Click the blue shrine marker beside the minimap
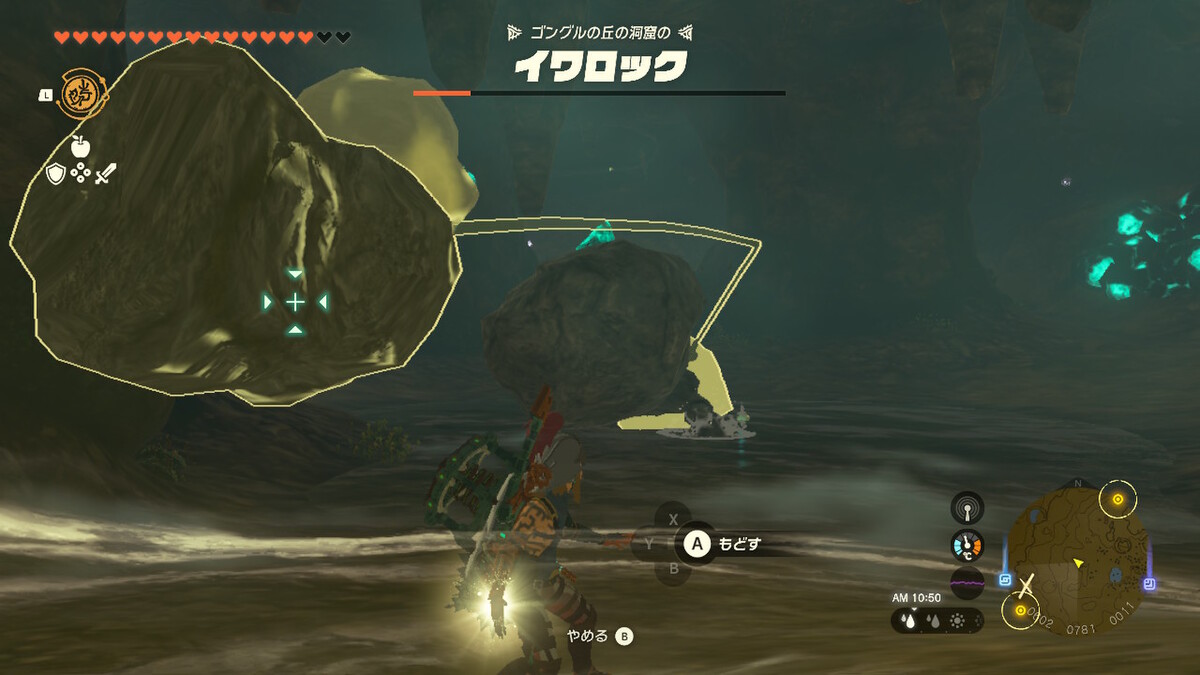This screenshot has width=1200, height=675. tap(1005, 580)
